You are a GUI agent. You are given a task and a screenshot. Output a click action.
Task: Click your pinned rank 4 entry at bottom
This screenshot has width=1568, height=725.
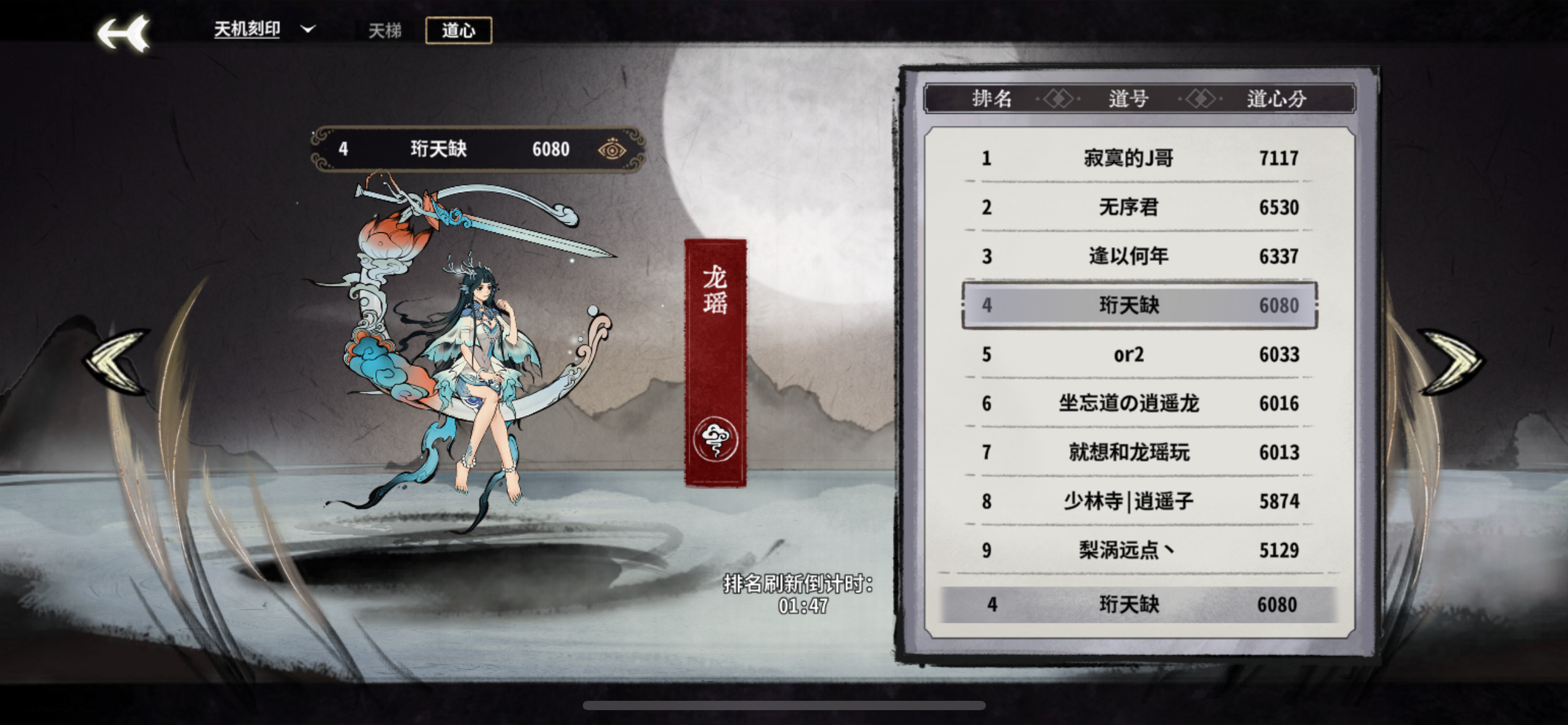pos(1139,604)
